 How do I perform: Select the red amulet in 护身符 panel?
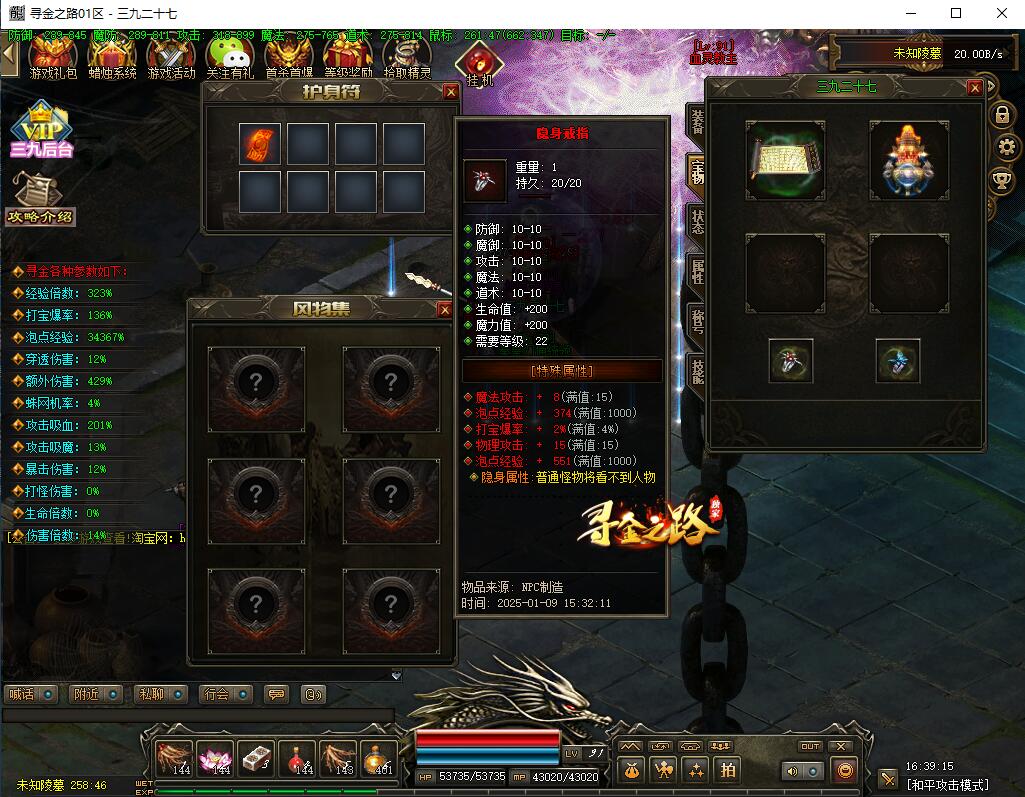(x=260, y=144)
